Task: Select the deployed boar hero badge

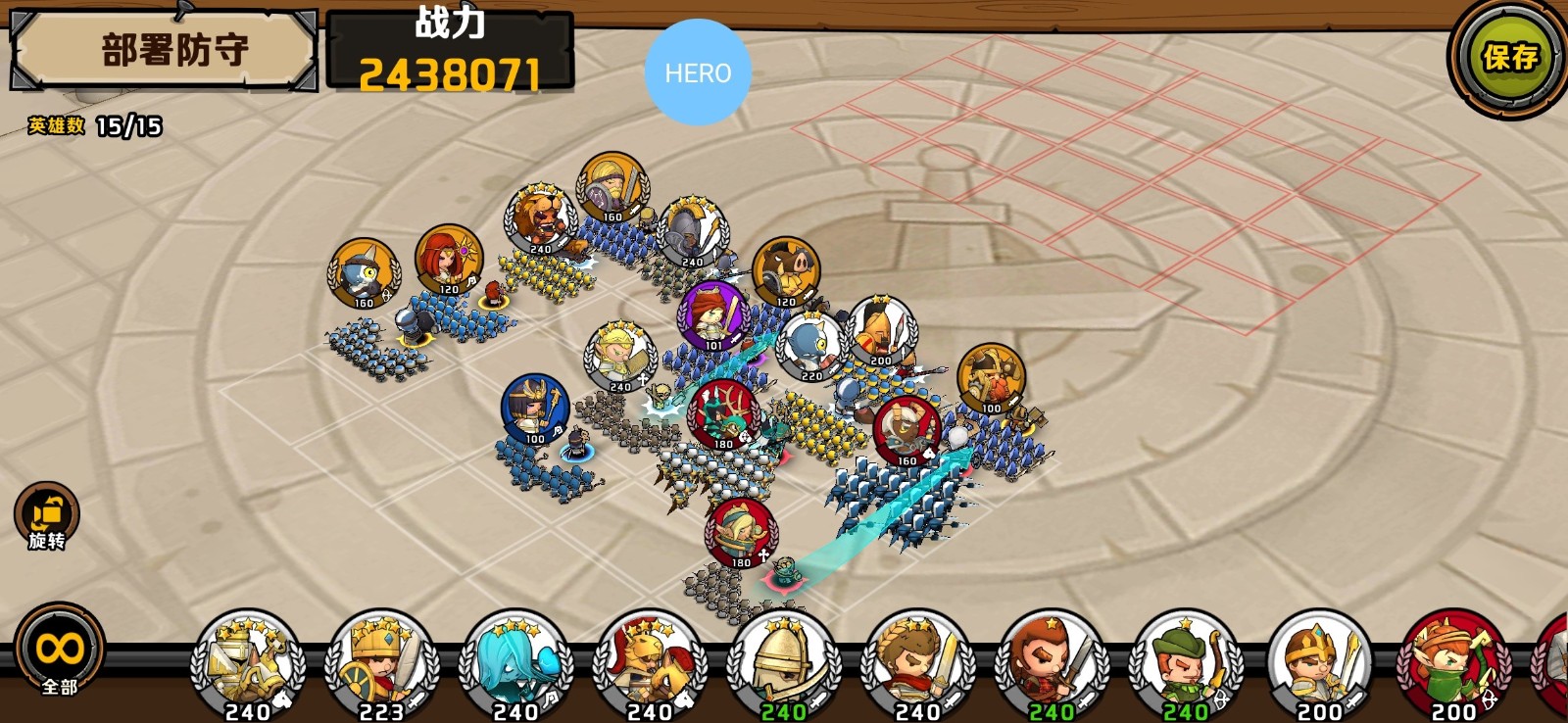Action: [787, 271]
